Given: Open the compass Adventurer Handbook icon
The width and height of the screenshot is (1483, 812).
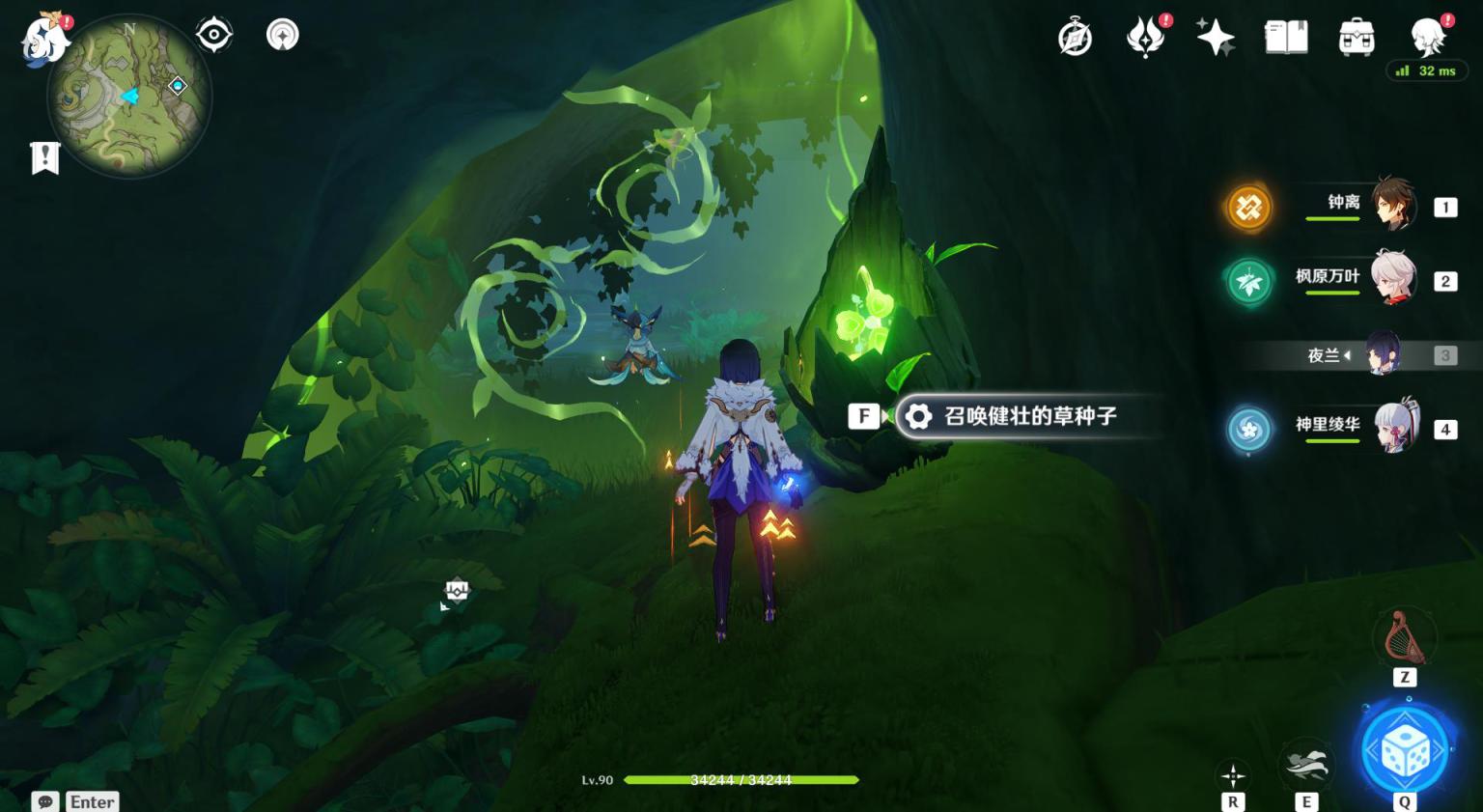Looking at the screenshot, I should [x=1075, y=39].
